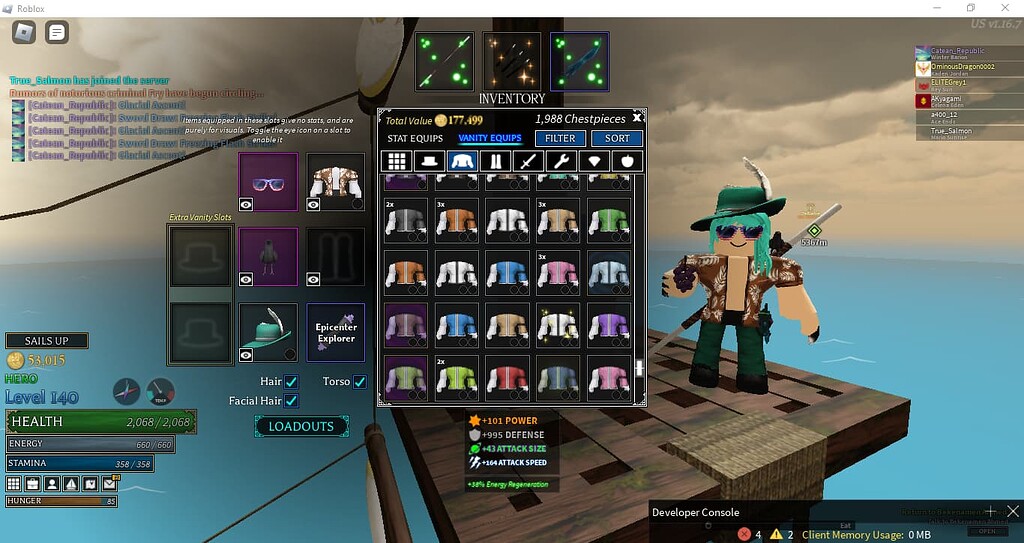Open the gem category filter

pyautogui.click(x=593, y=161)
